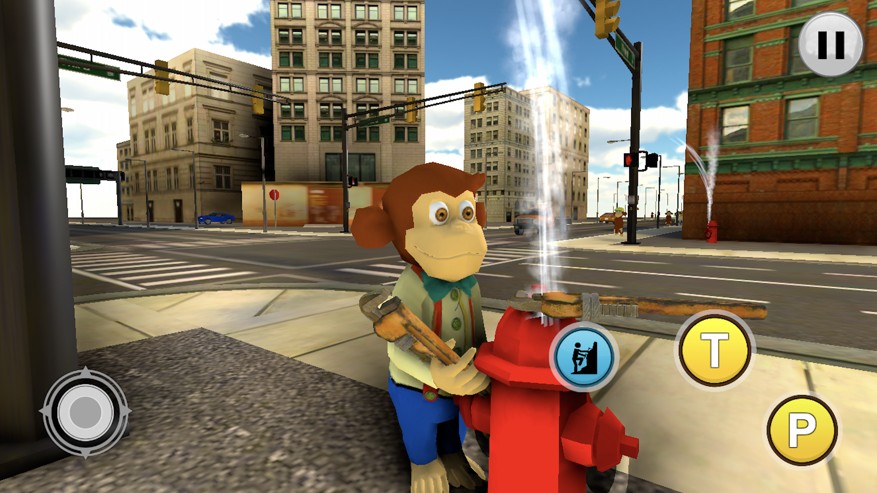Touch the virtual movement joystick
877x493 pixels.
pyautogui.click(x=85, y=411)
